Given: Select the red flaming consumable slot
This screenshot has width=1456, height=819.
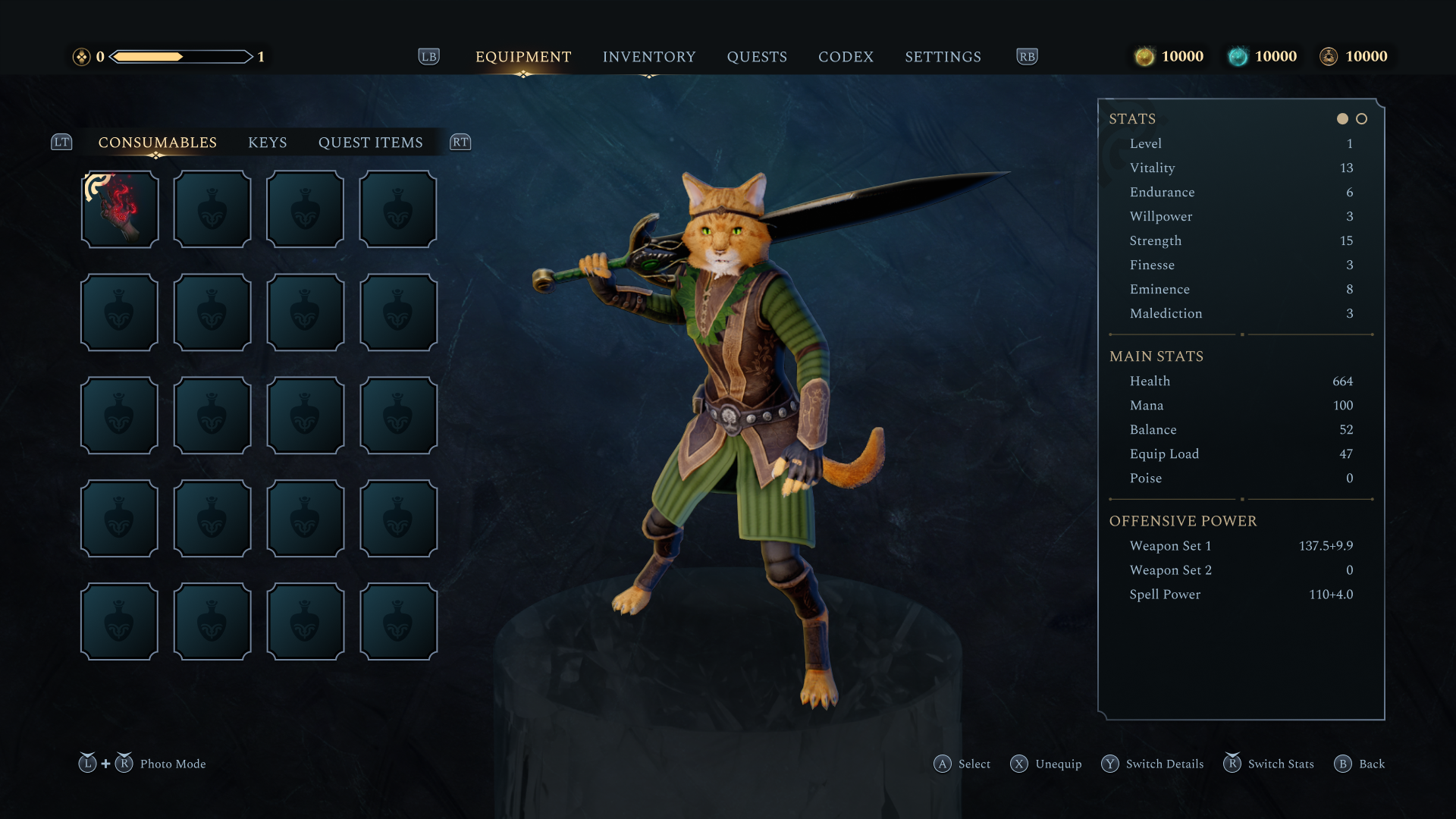Looking at the screenshot, I should [x=120, y=209].
